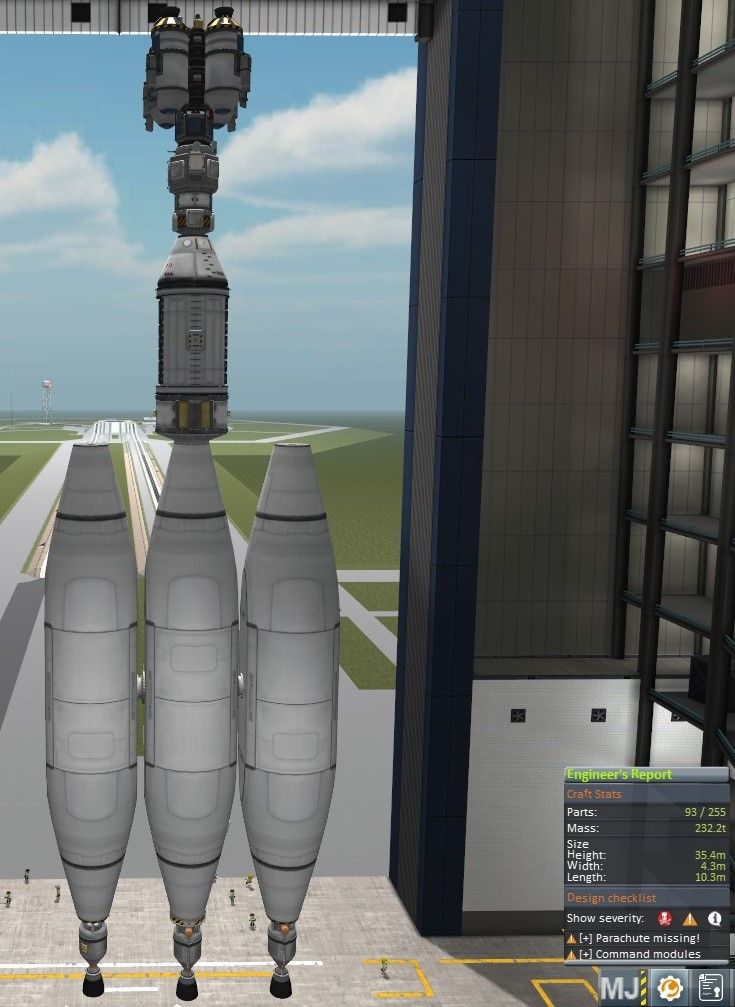Toggle the orange warning triangle severity filter

pyautogui.click(x=690, y=918)
